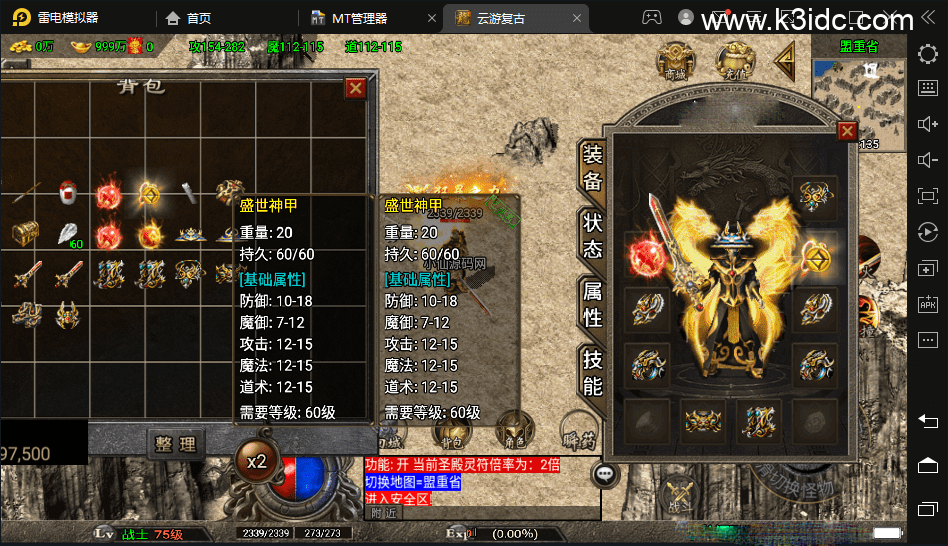Viewport: 948px width, 546px height.
Task: Select the white feather item stack
Action: point(68,235)
